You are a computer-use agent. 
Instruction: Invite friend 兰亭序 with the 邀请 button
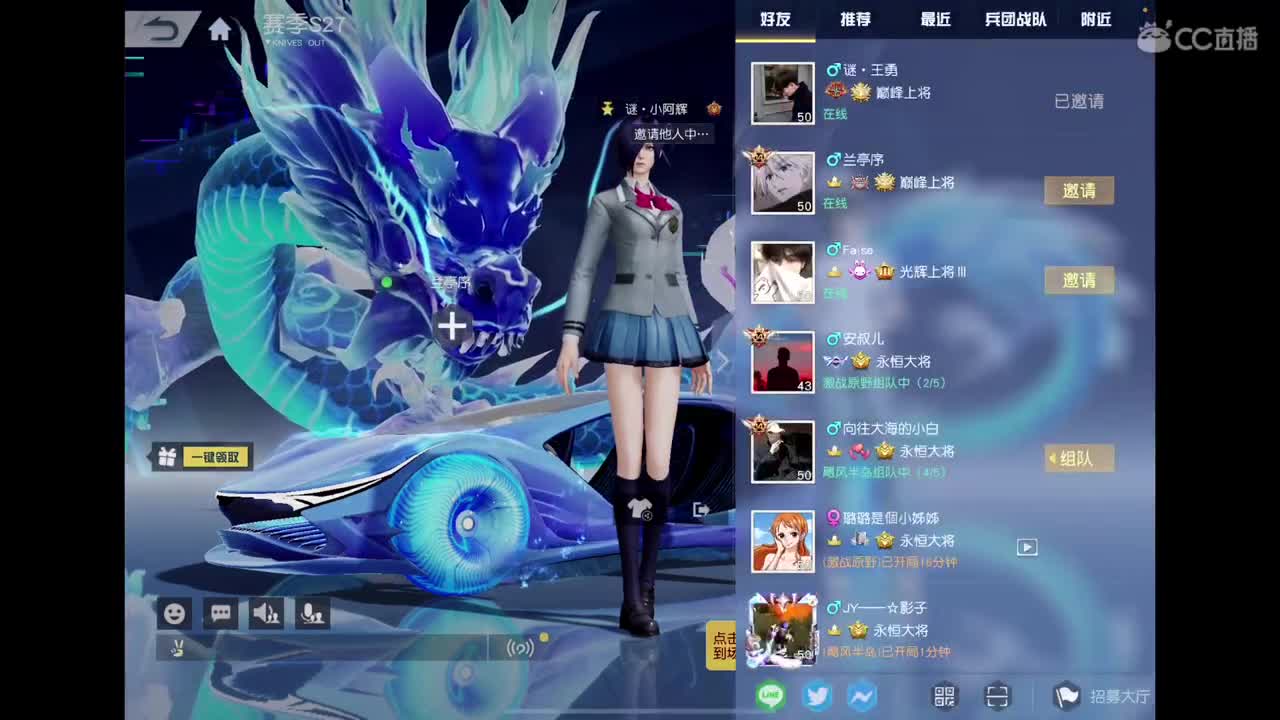(x=1079, y=190)
